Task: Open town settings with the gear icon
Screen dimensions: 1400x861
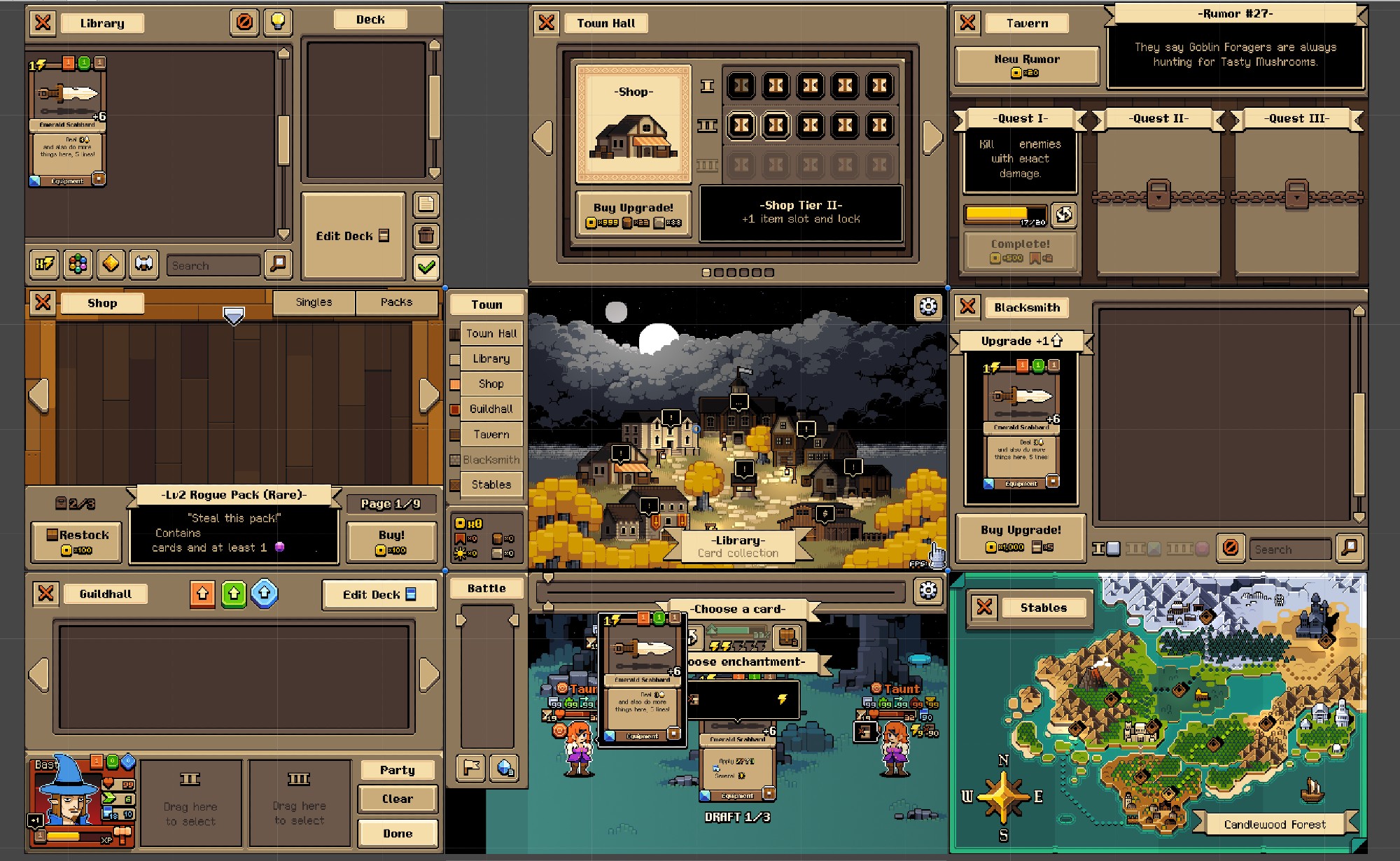Action: 928,306
